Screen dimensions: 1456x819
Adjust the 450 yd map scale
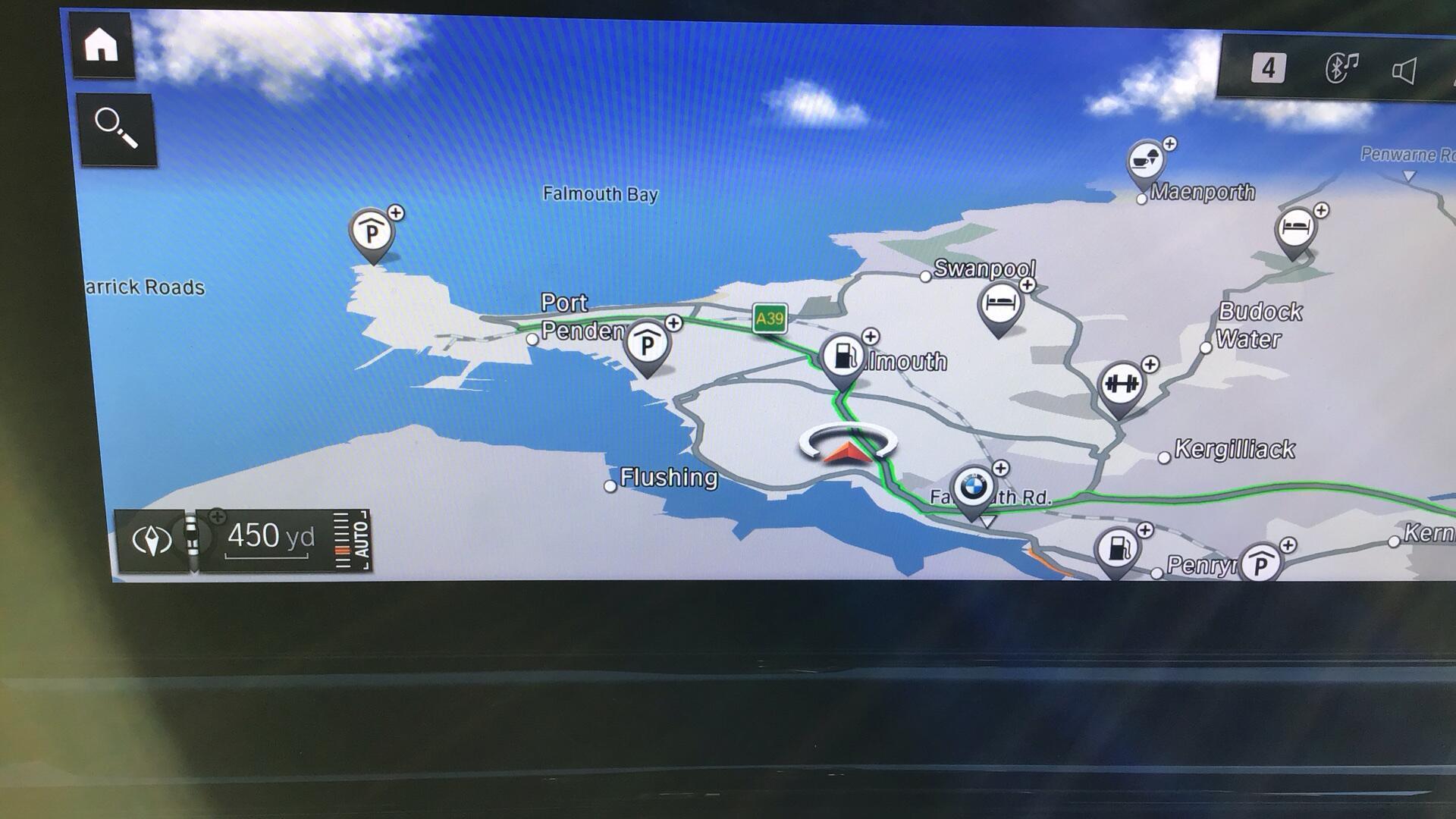tap(270, 537)
